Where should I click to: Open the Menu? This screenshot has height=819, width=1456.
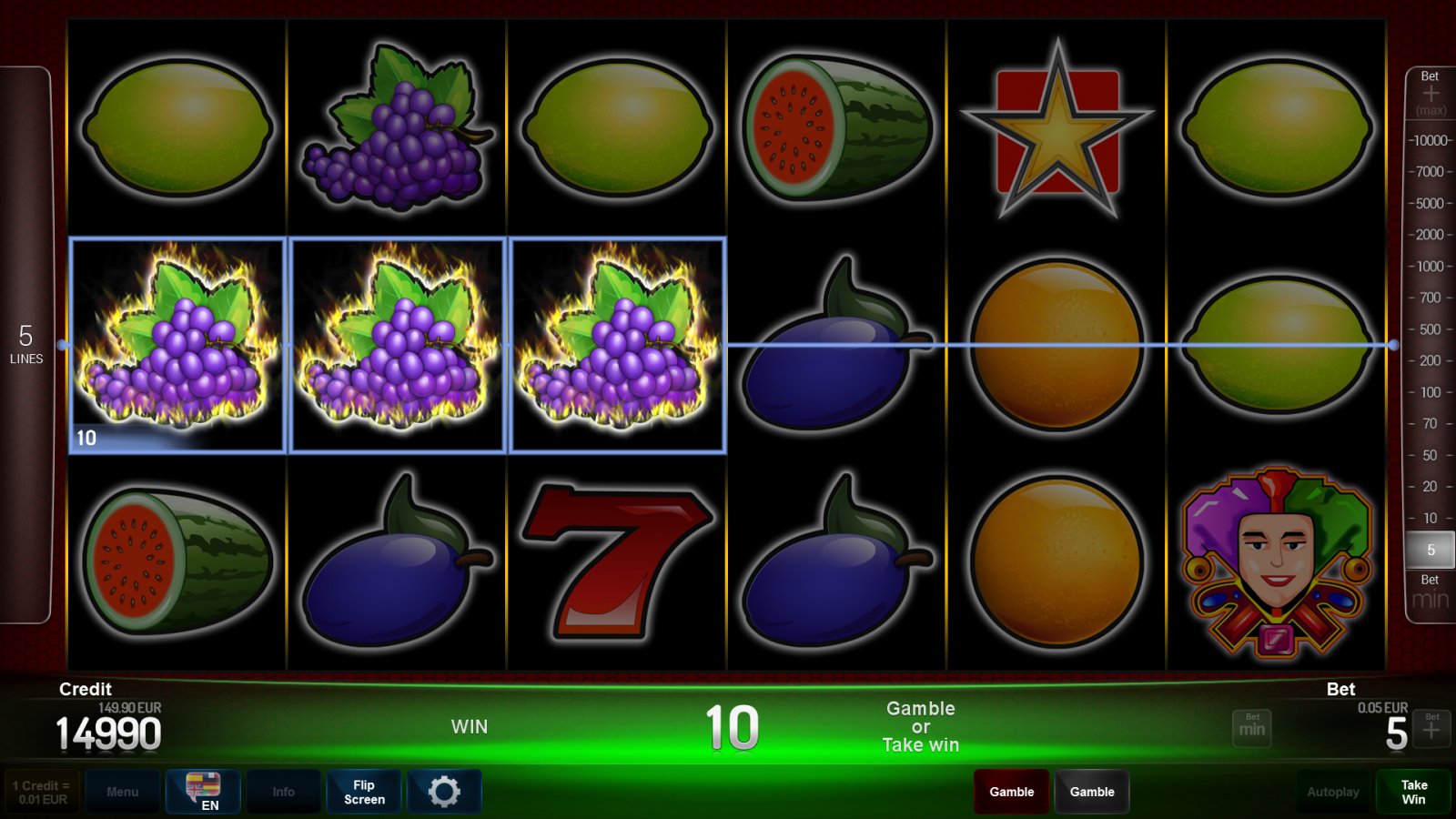(x=123, y=791)
